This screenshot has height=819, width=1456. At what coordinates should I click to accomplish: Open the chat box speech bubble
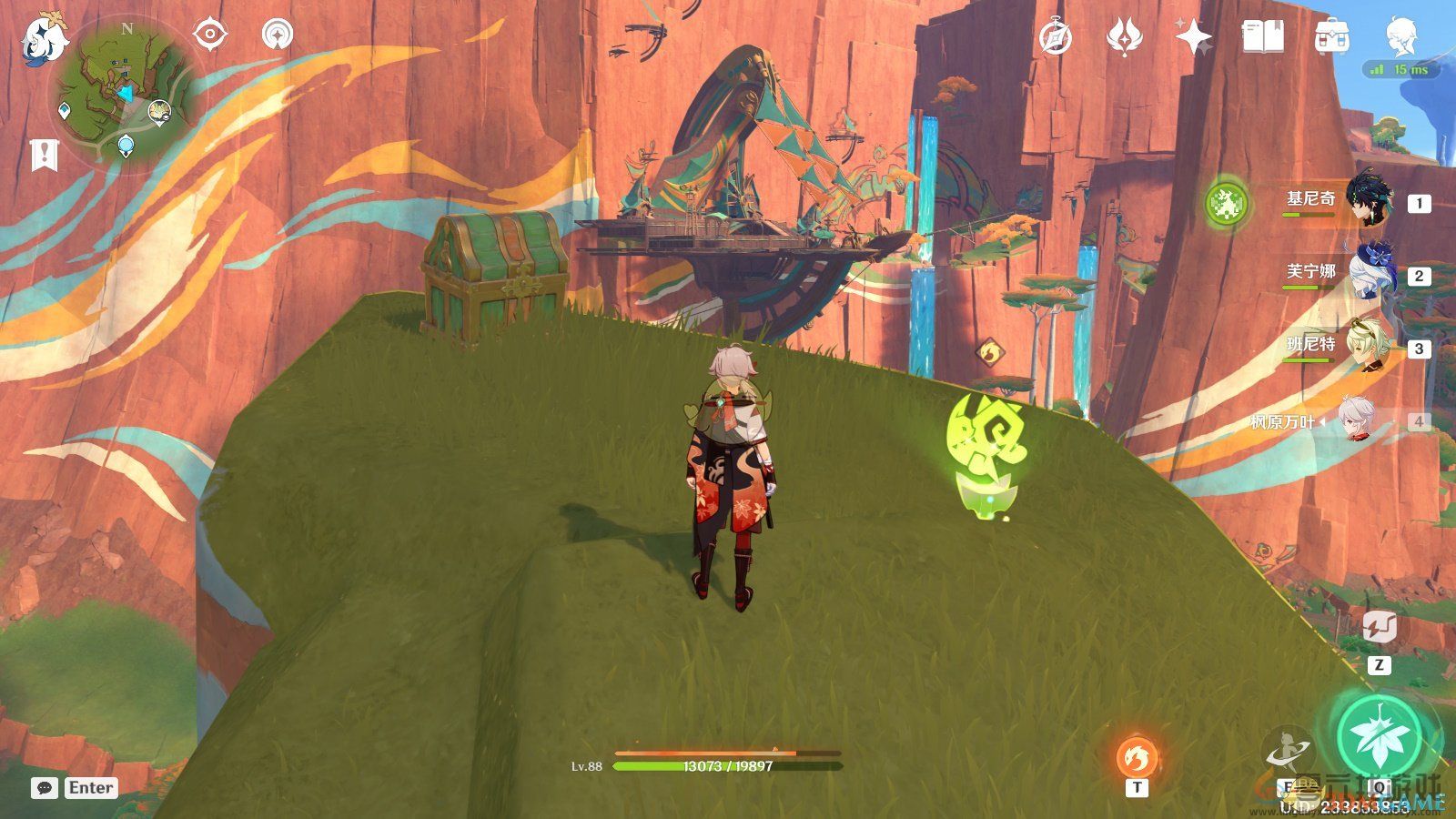(44, 788)
